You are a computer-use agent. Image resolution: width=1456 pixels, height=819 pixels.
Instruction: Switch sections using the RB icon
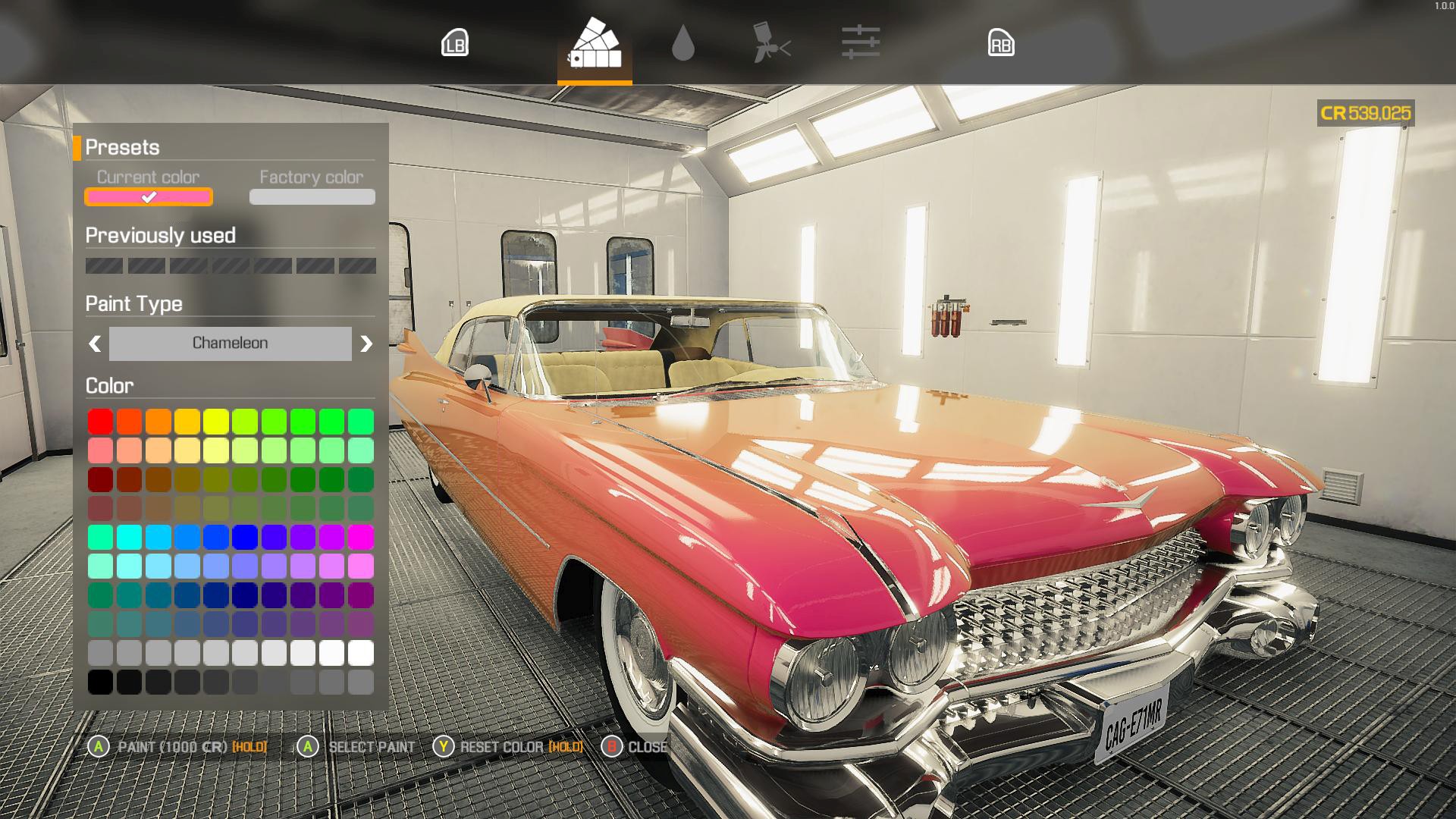(x=1002, y=44)
